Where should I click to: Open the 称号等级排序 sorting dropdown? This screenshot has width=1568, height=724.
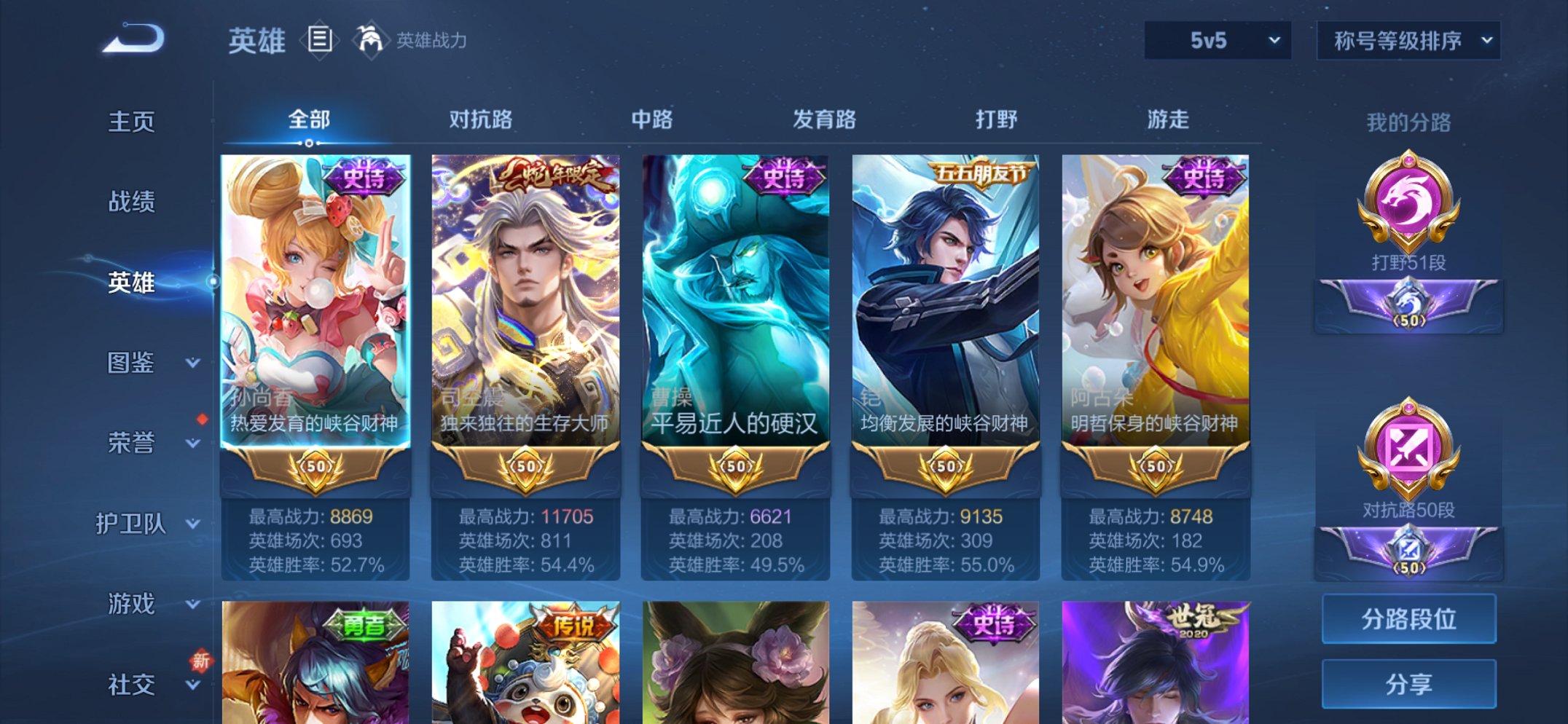click(x=1408, y=42)
